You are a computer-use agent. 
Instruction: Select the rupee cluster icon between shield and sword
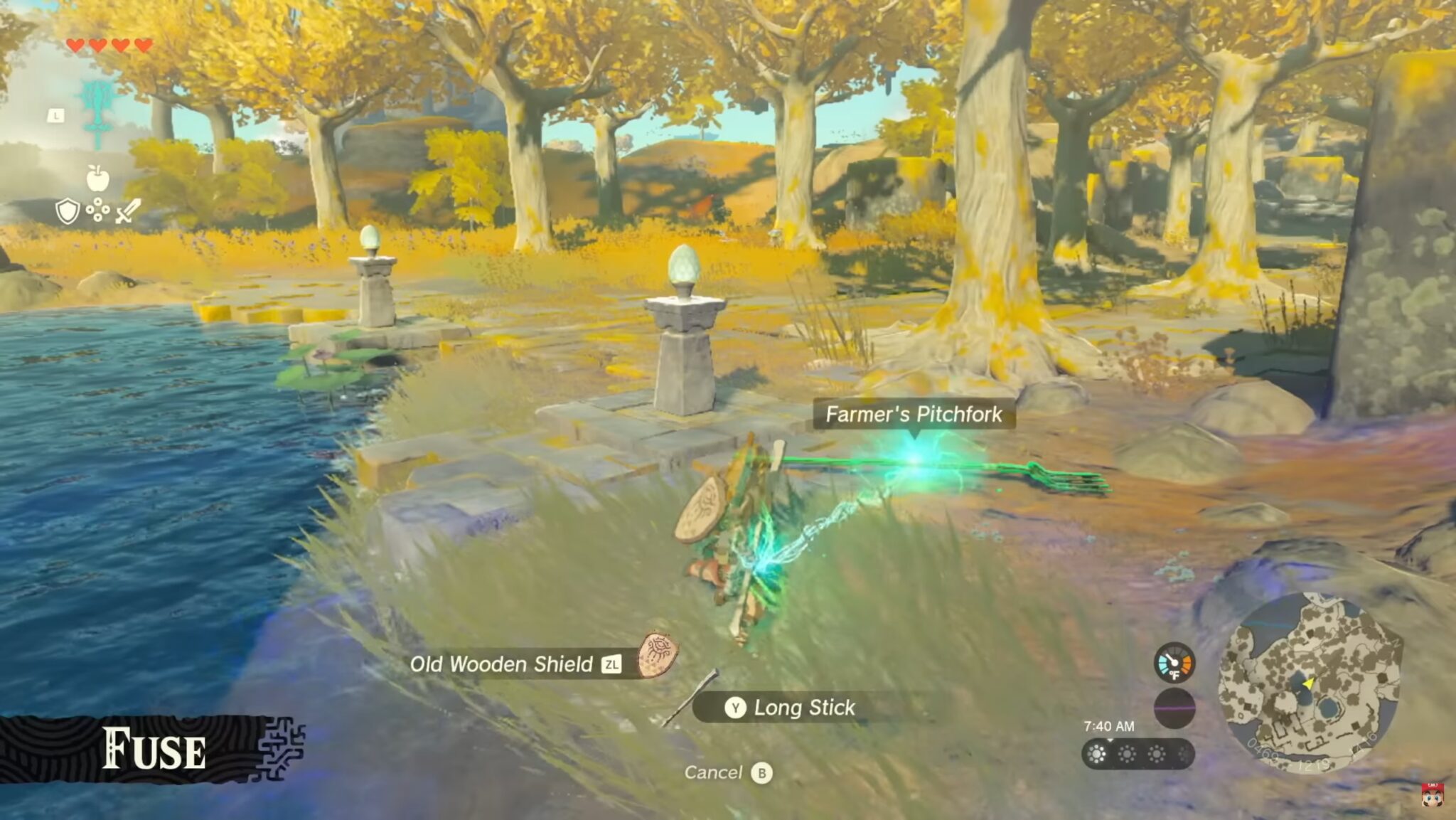[x=97, y=208]
